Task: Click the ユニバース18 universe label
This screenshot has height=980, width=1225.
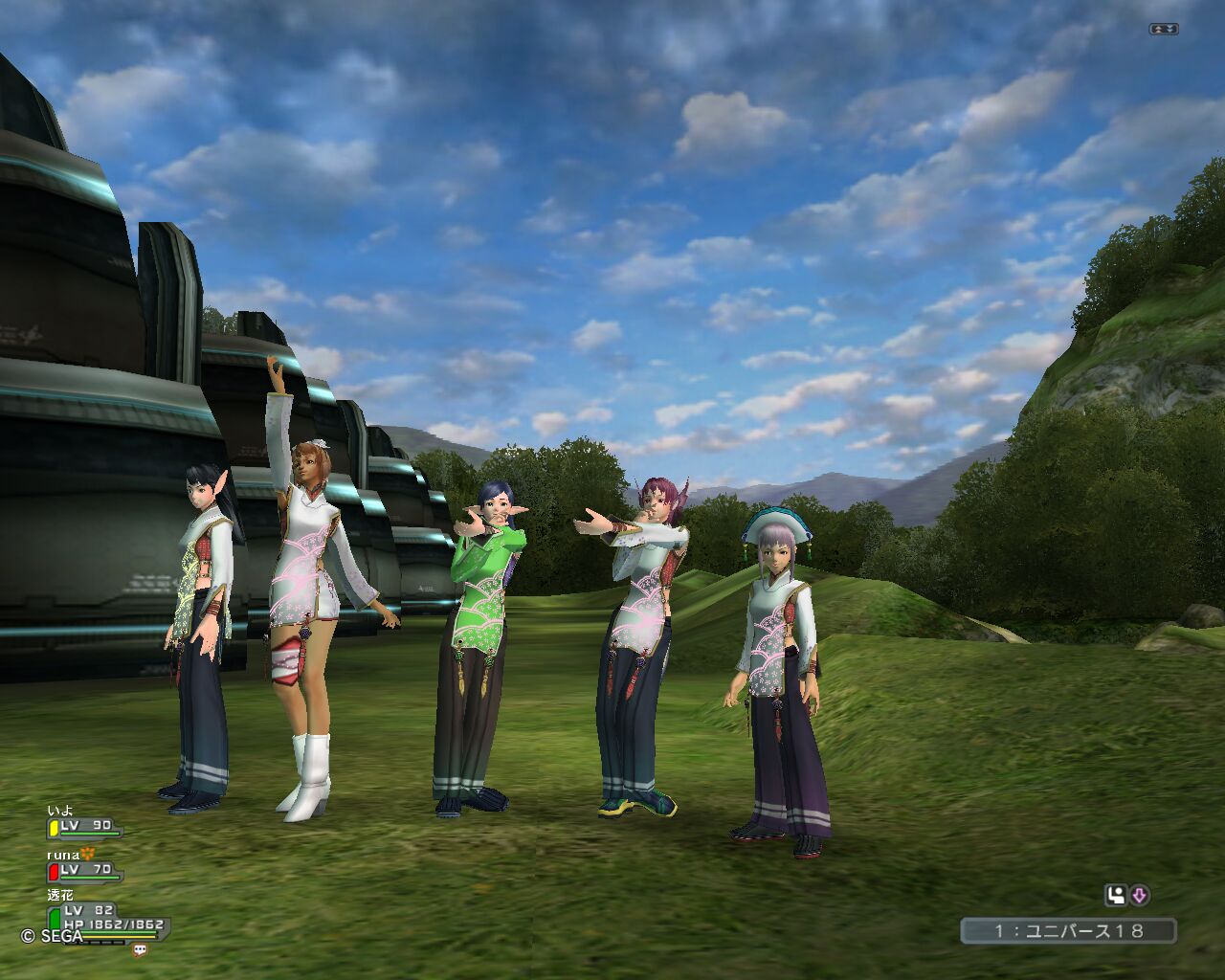Action: (x=1068, y=930)
